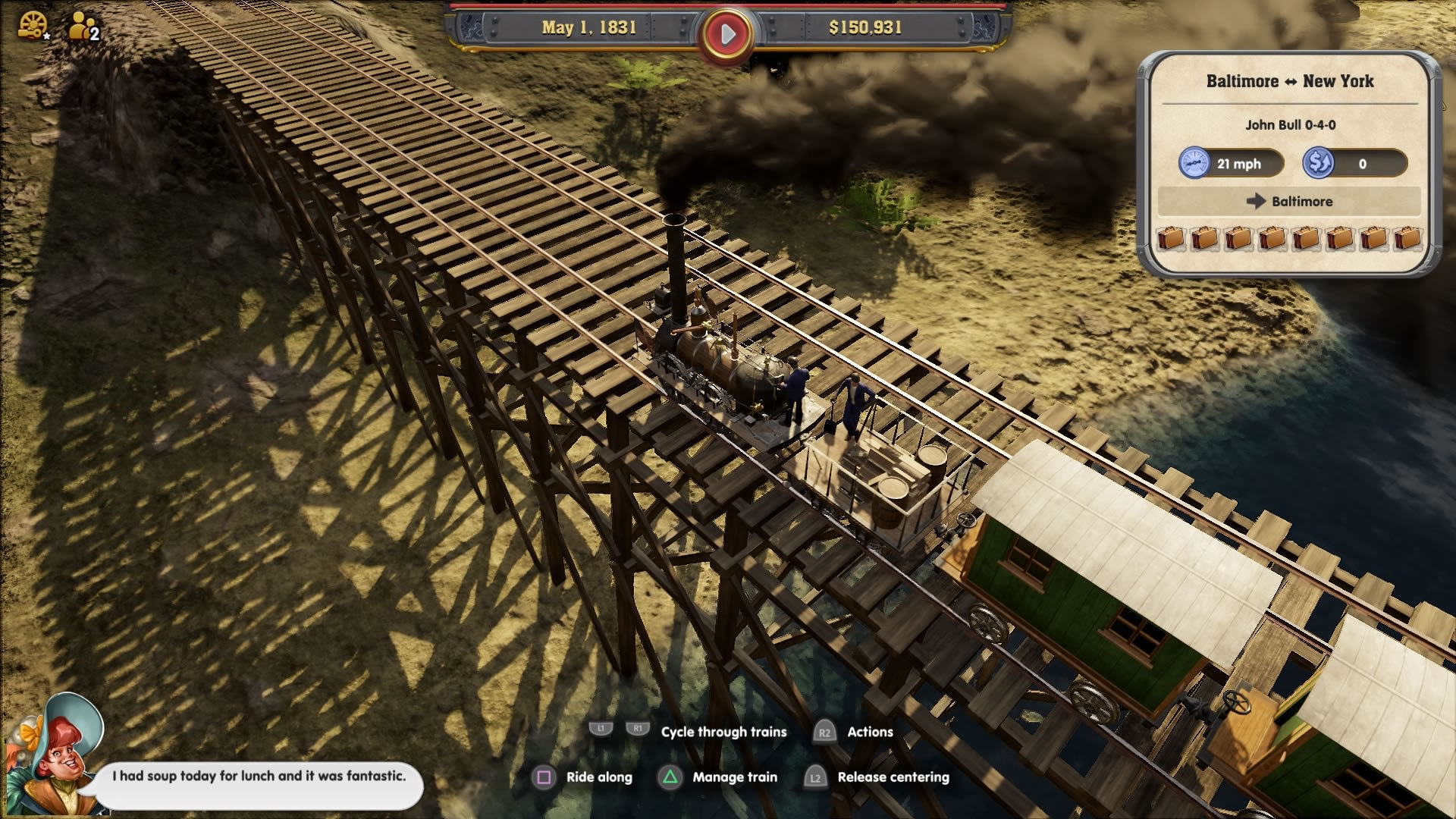Screen dimensions: 1456x819
Task: Click the Baltimore ↔ New York route title
Action: (1292, 82)
